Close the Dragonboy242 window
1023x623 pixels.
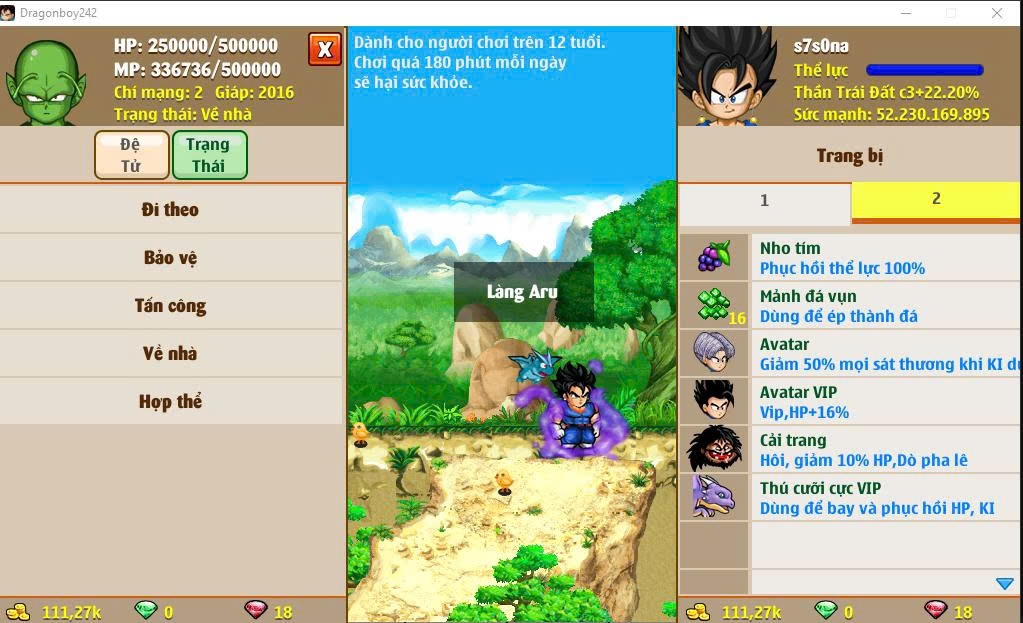pos(997,13)
